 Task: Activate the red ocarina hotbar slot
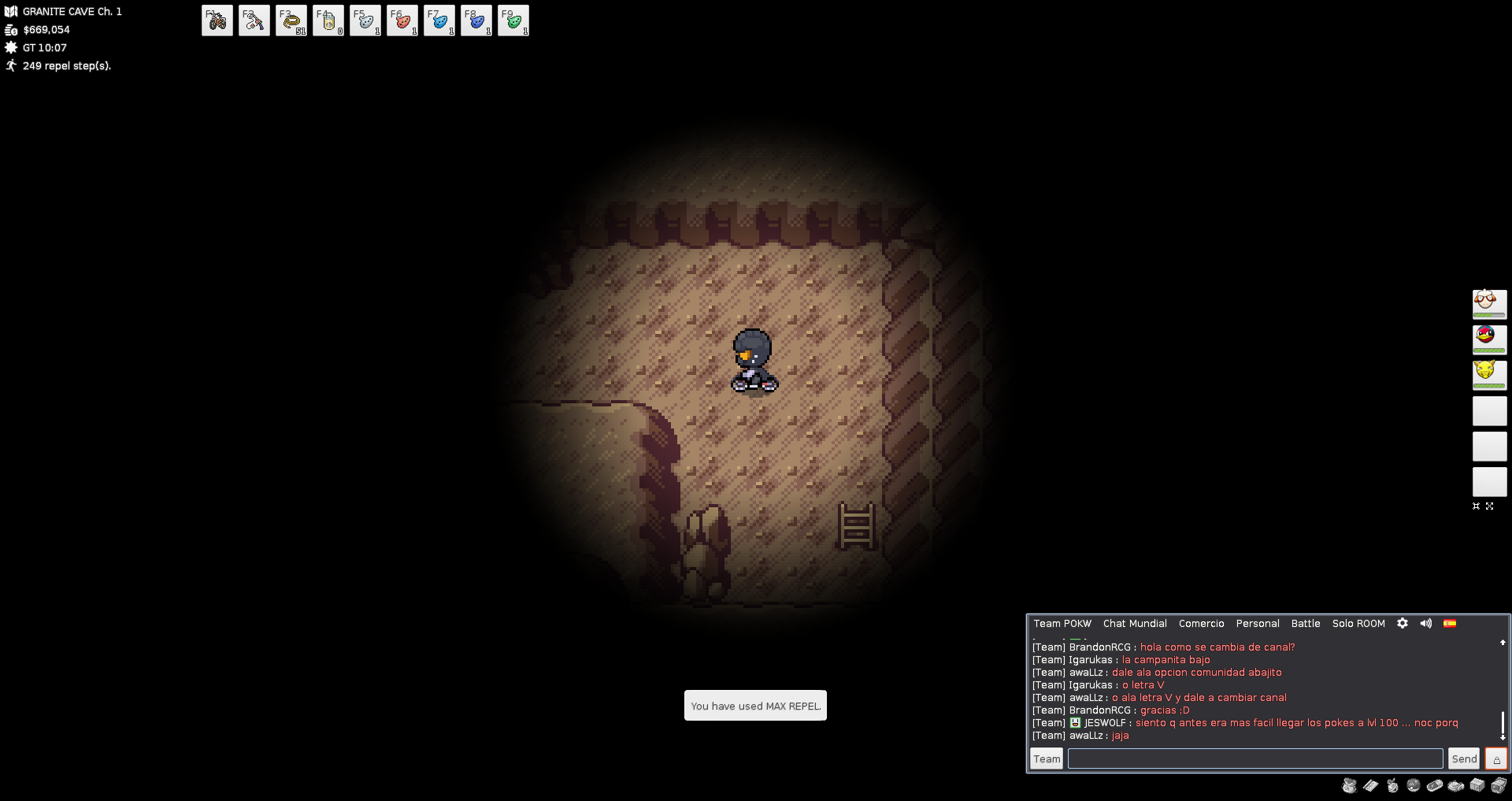[402, 20]
